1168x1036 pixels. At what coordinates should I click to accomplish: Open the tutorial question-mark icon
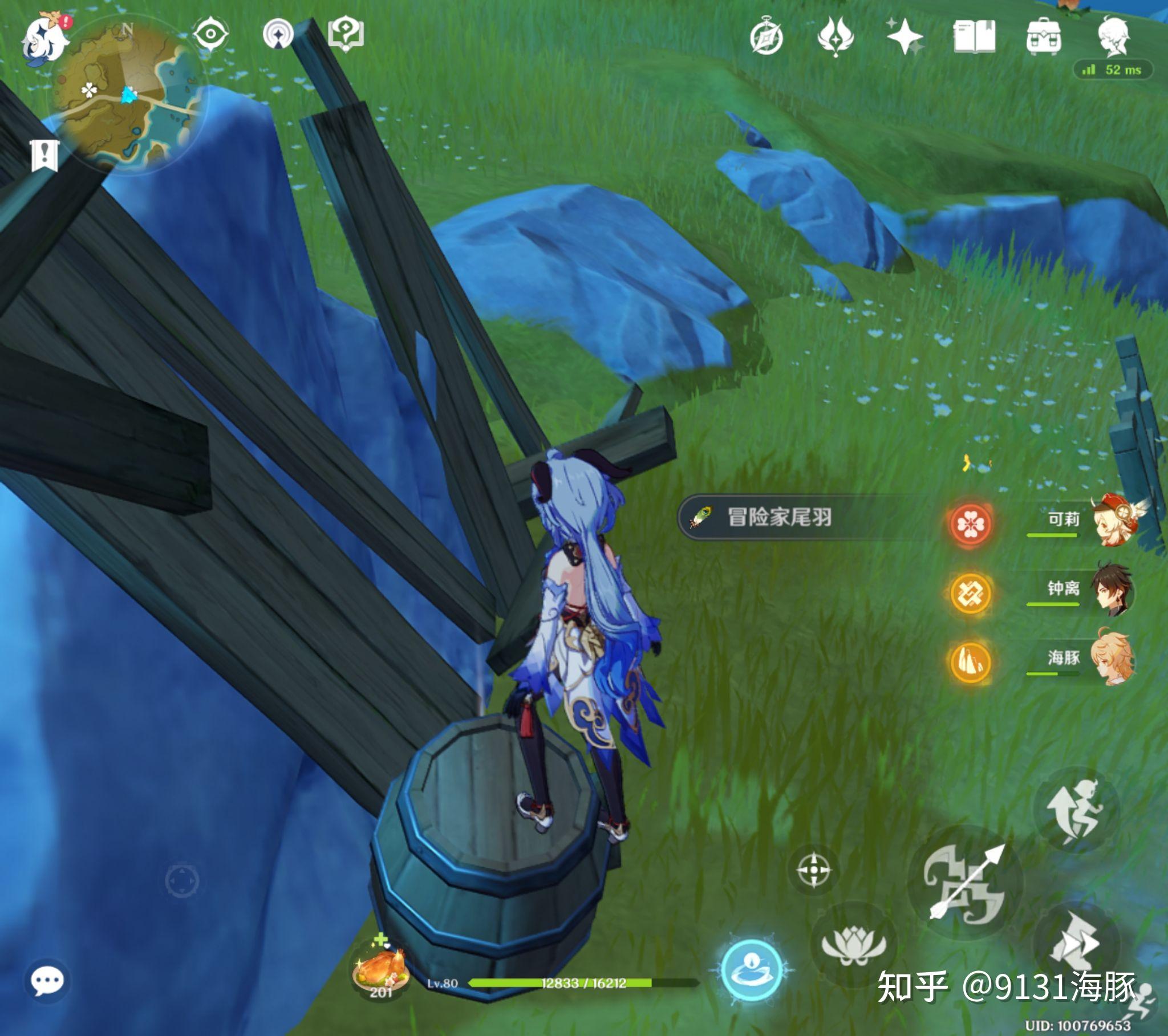[x=346, y=34]
